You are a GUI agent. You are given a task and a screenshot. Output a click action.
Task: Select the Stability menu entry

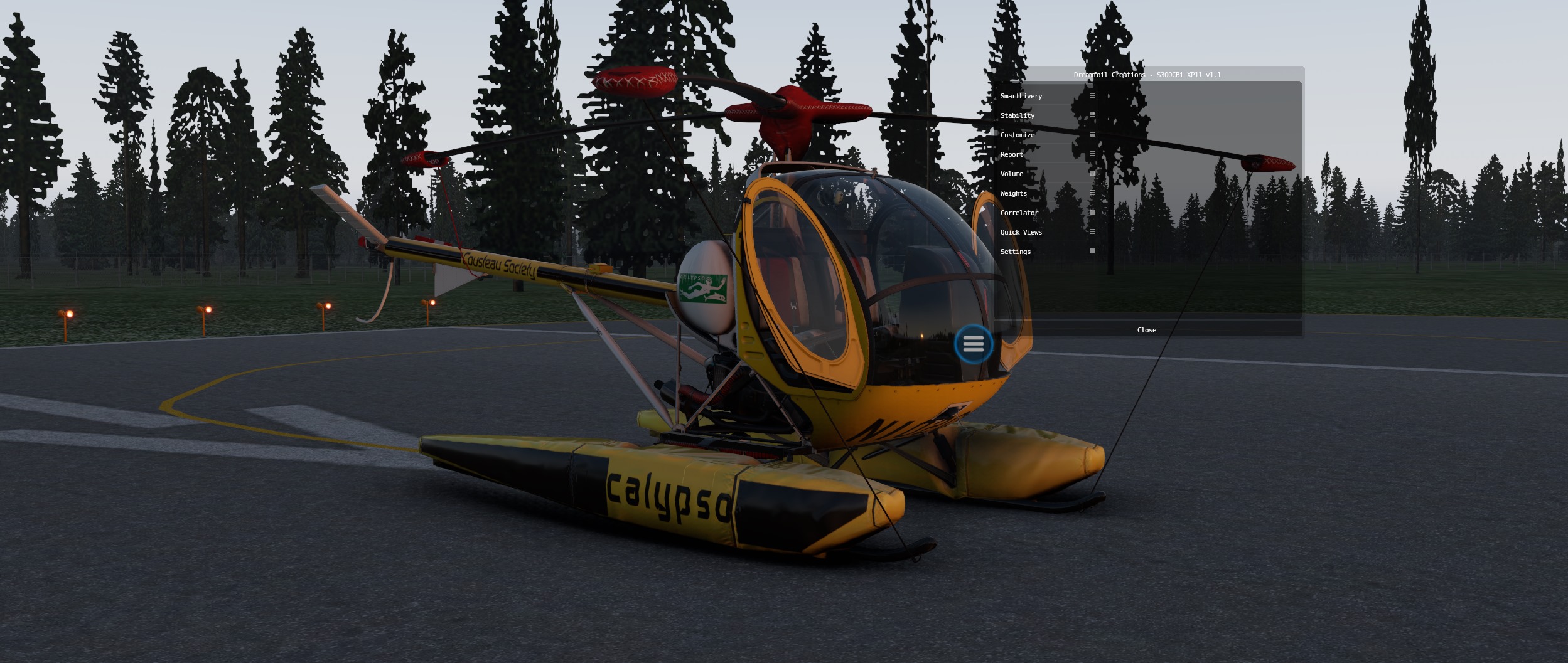(1018, 115)
